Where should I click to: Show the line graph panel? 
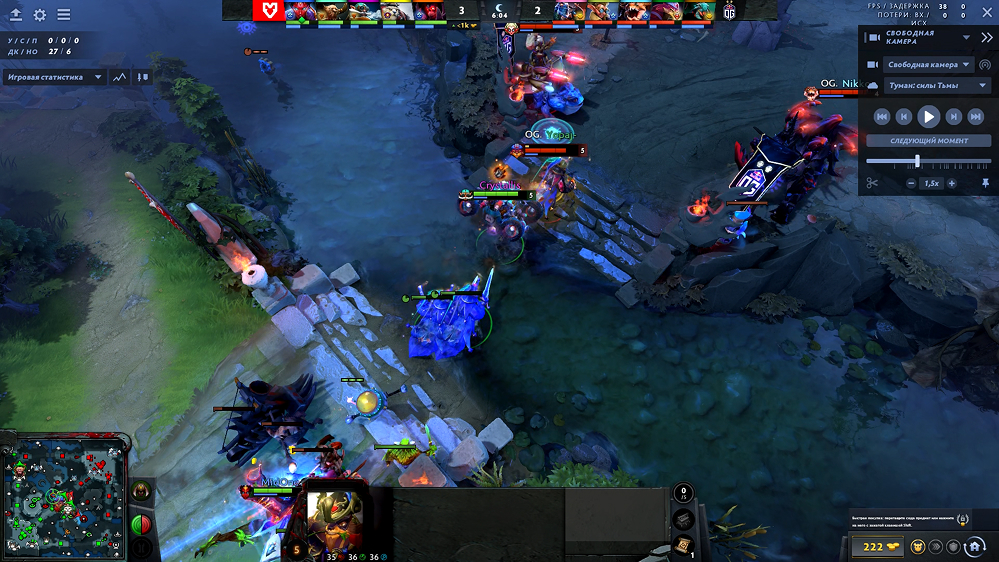click(121, 77)
